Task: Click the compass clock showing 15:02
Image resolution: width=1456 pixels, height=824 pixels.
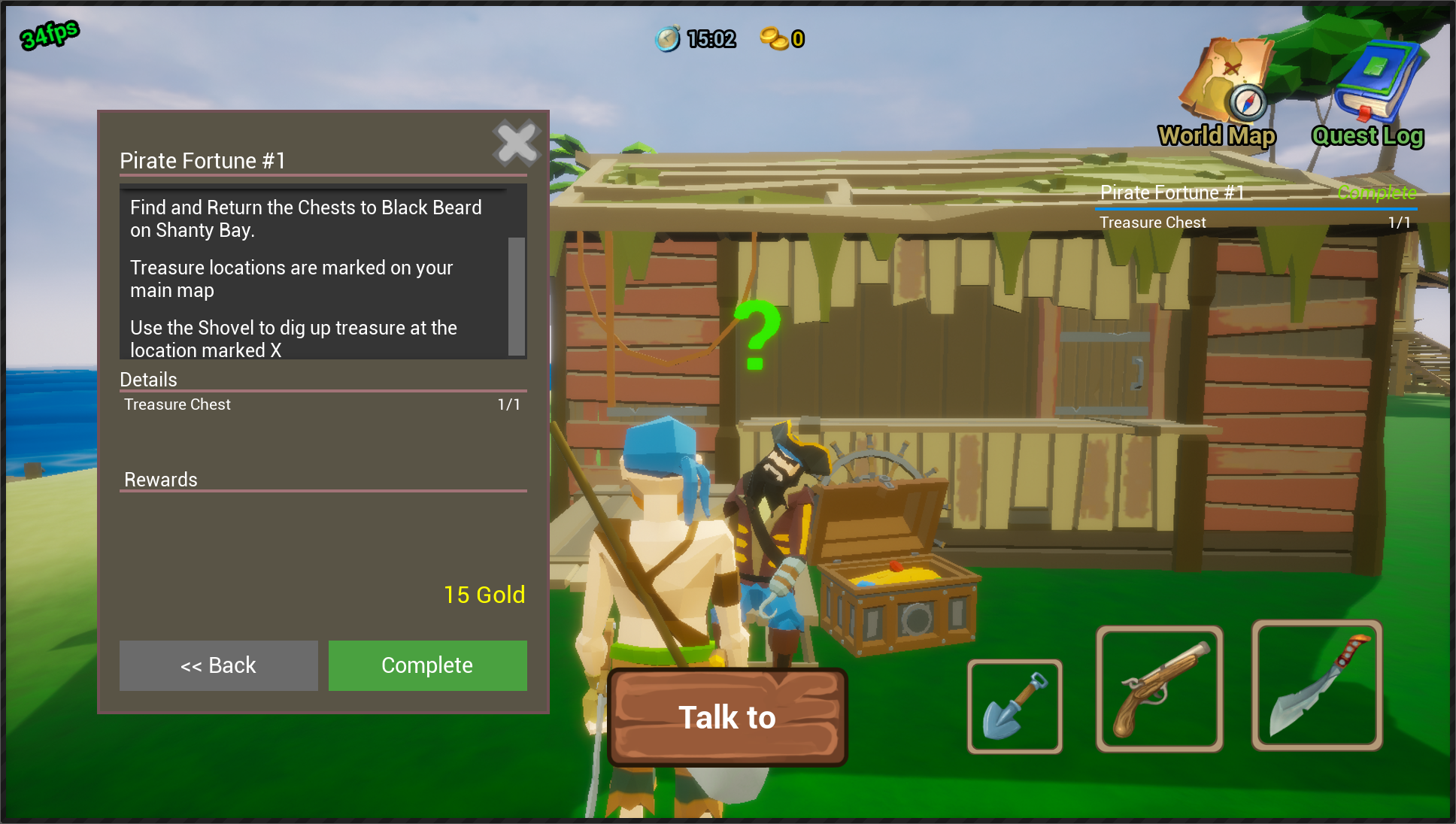Action: [x=697, y=38]
